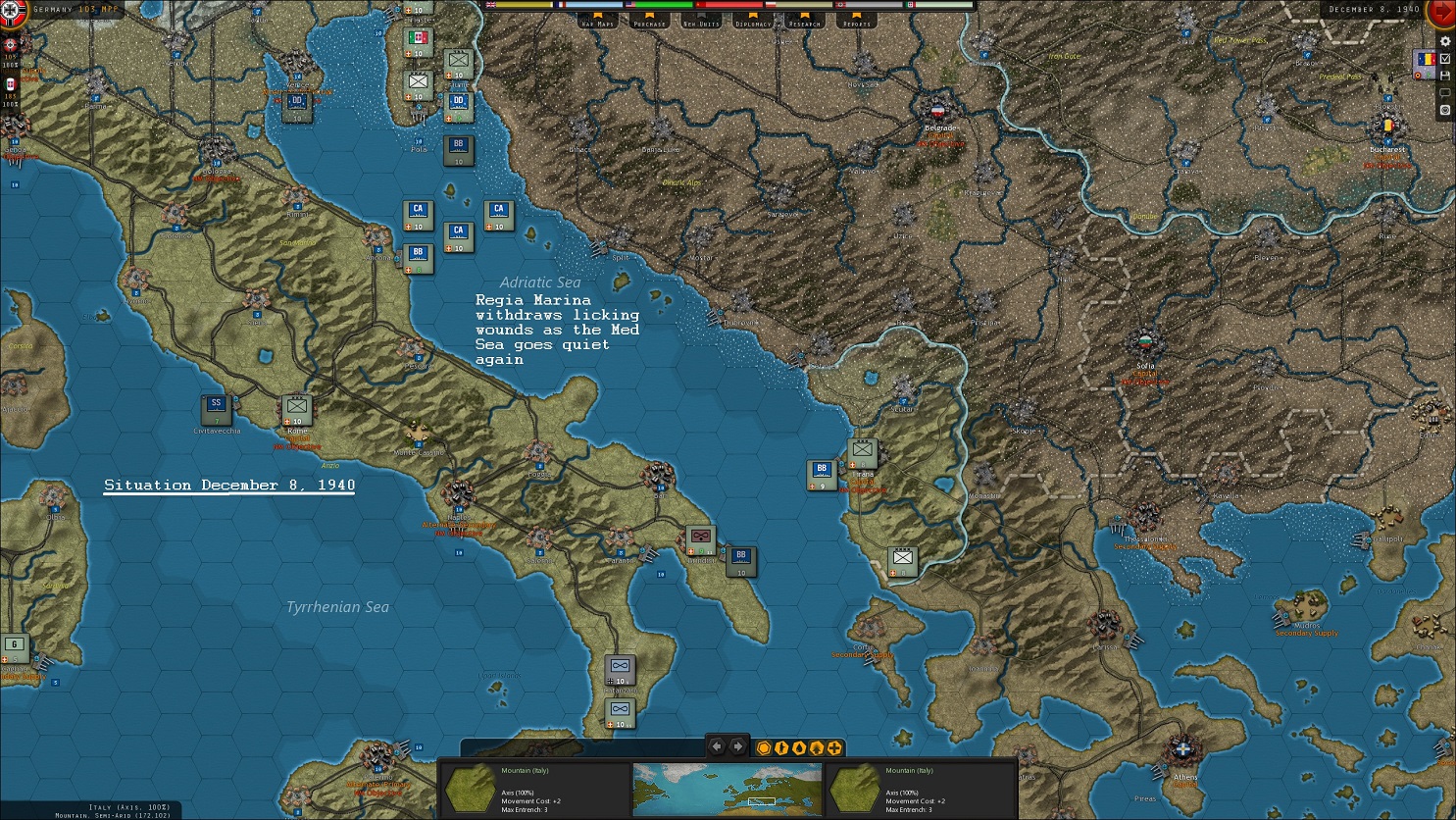Open the Romania flag panel
Viewport: 1456px width, 820px height.
click(1425, 60)
